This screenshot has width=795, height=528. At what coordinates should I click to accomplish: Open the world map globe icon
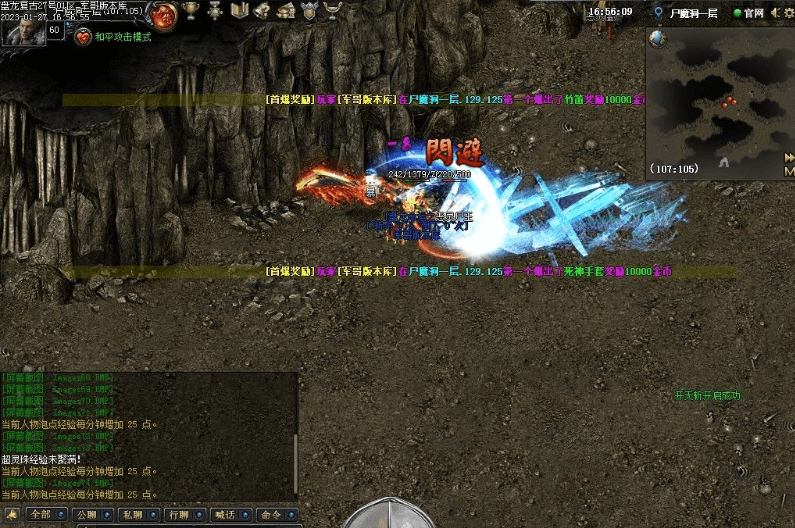click(x=657, y=38)
